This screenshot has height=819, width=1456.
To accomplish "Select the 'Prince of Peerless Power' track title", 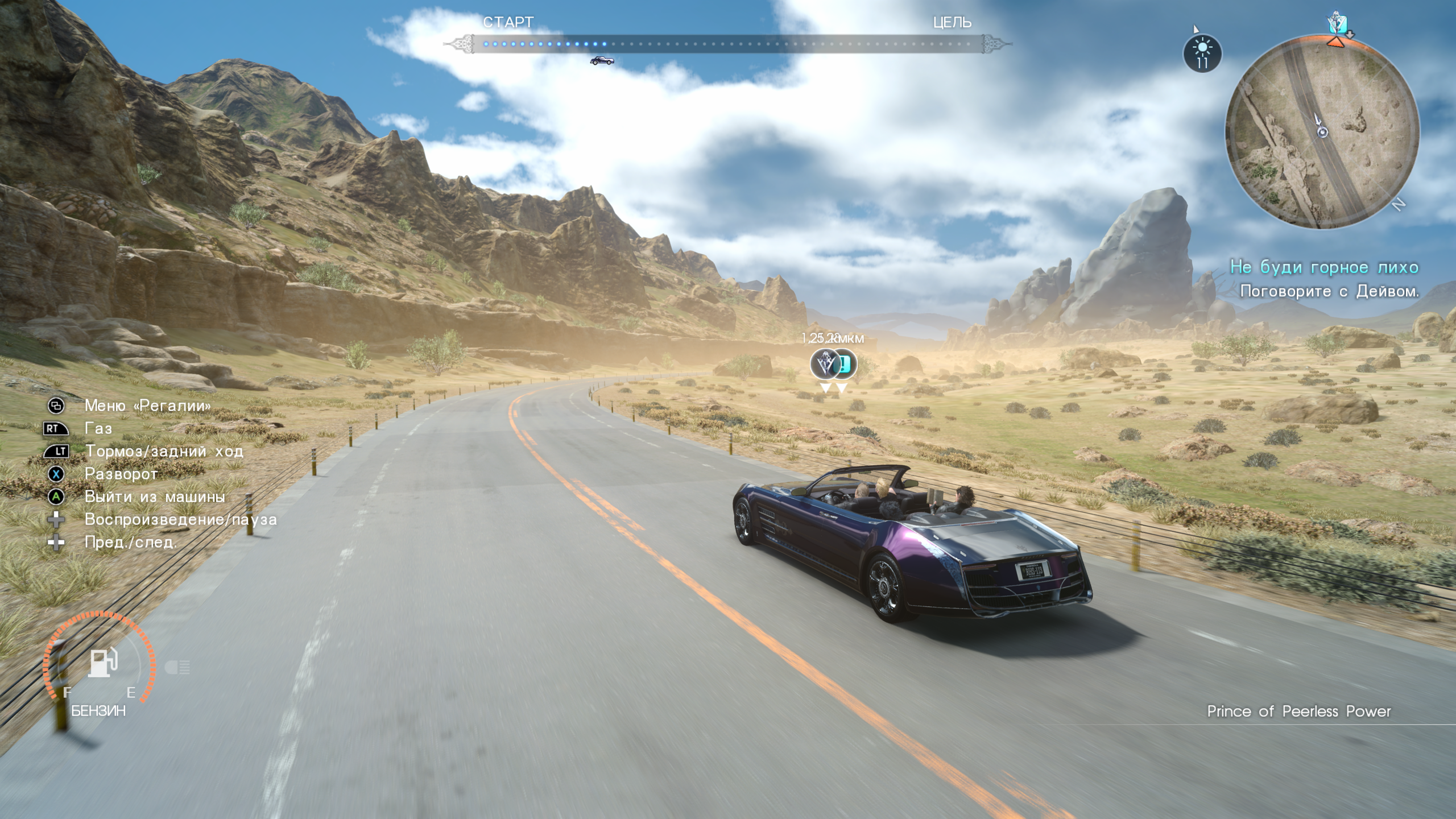I will click(1298, 712).
